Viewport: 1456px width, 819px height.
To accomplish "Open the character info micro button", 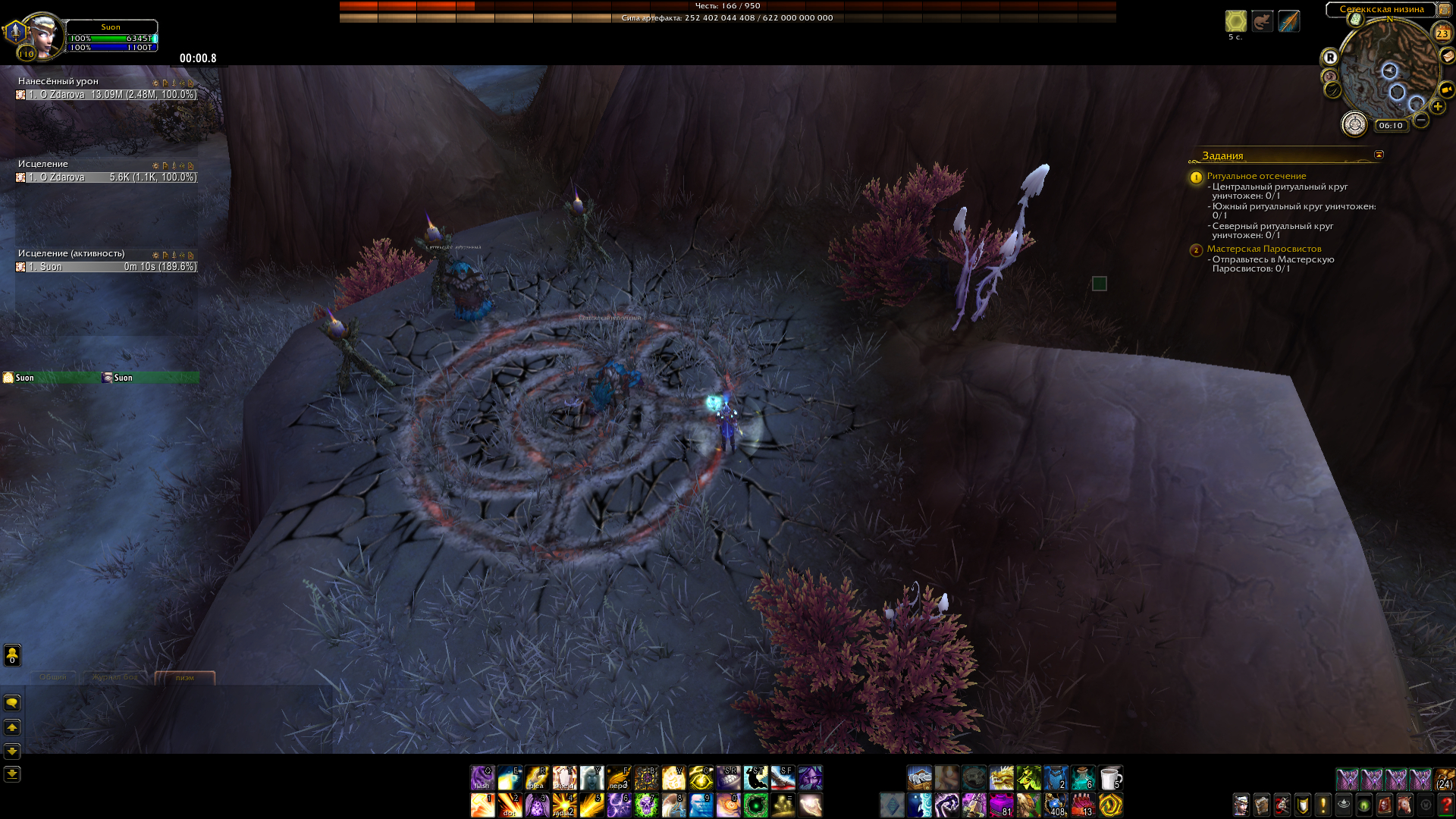I will pos(1241,804).
